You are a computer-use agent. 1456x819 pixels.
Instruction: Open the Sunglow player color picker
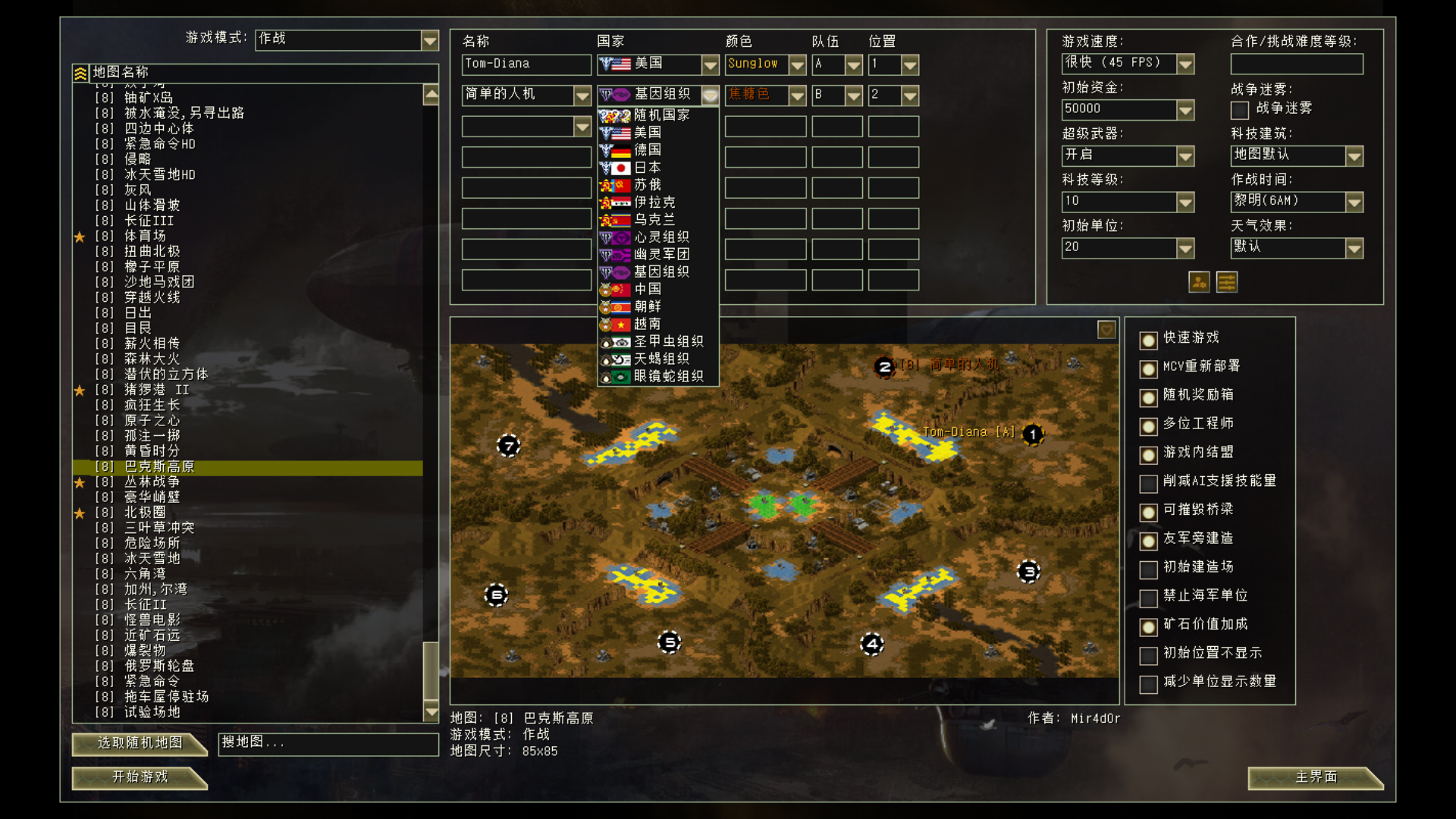pos(797,64)
